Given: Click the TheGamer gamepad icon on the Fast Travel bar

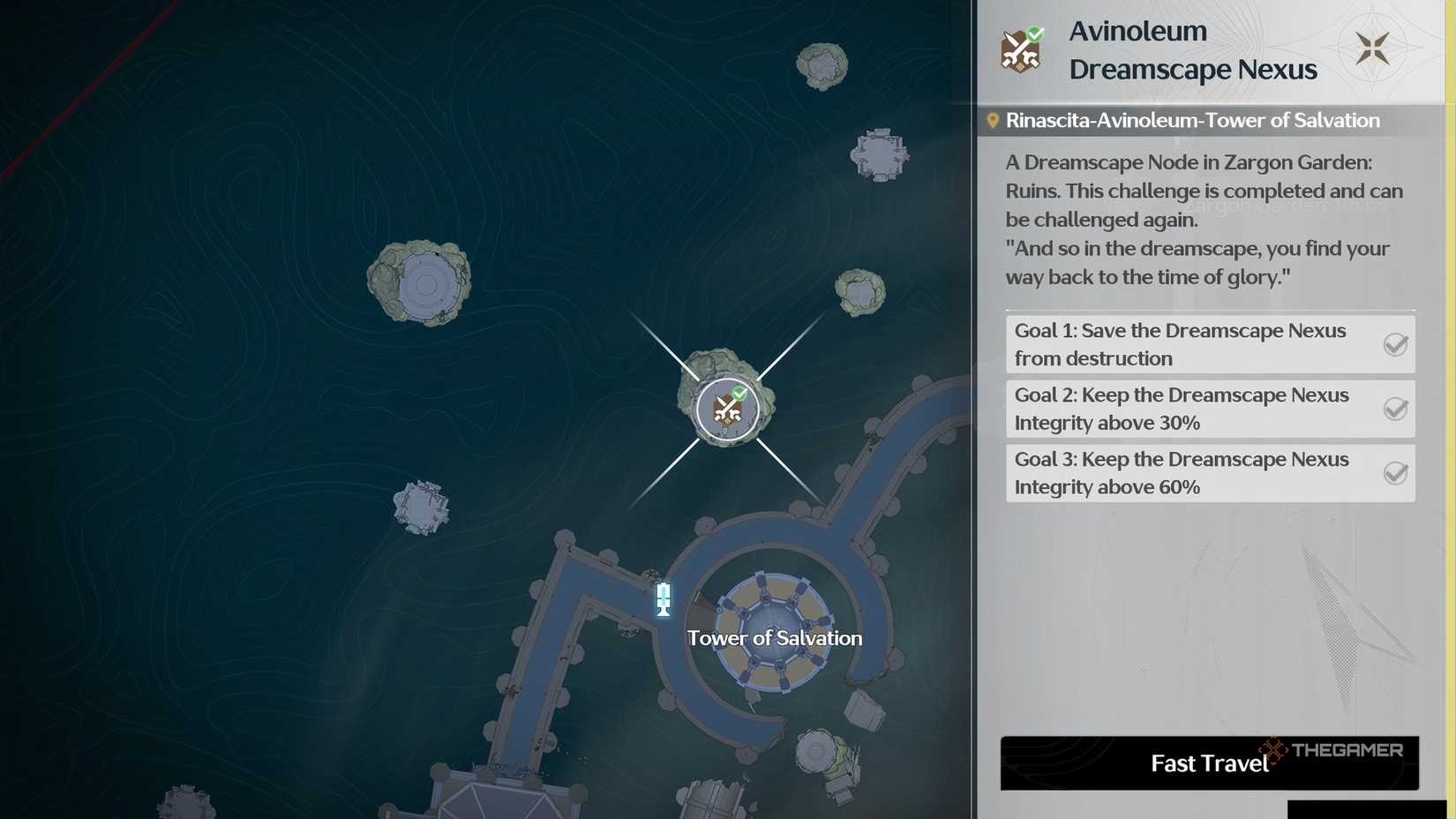Looking at the screenshot, I should (x=1272, y=752).
